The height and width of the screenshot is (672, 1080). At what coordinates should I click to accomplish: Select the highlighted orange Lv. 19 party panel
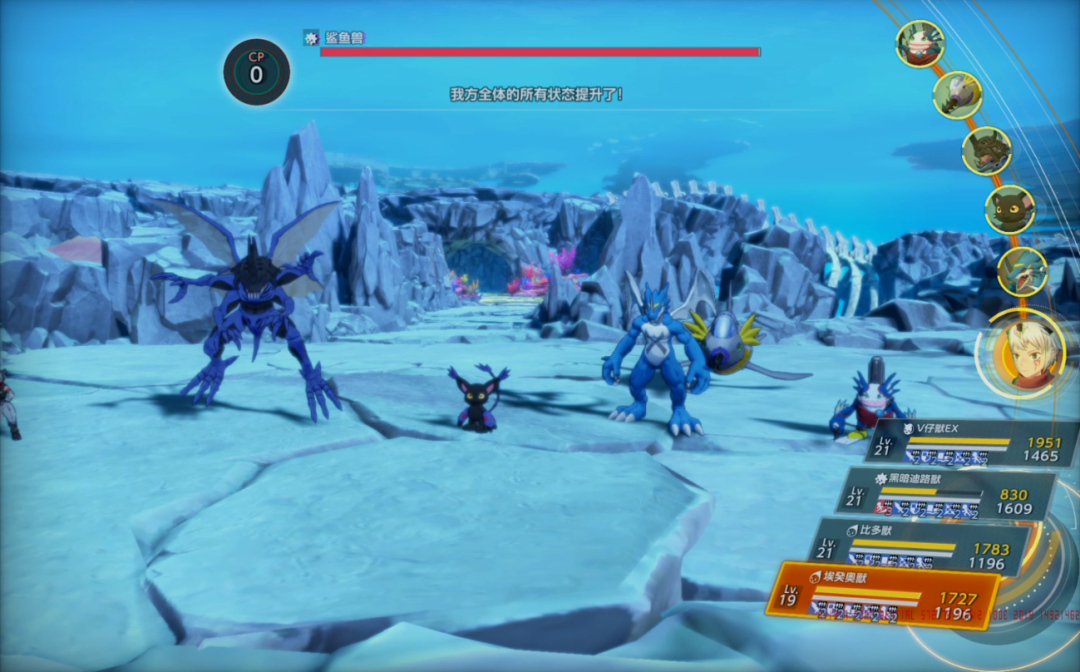(885, 597)
